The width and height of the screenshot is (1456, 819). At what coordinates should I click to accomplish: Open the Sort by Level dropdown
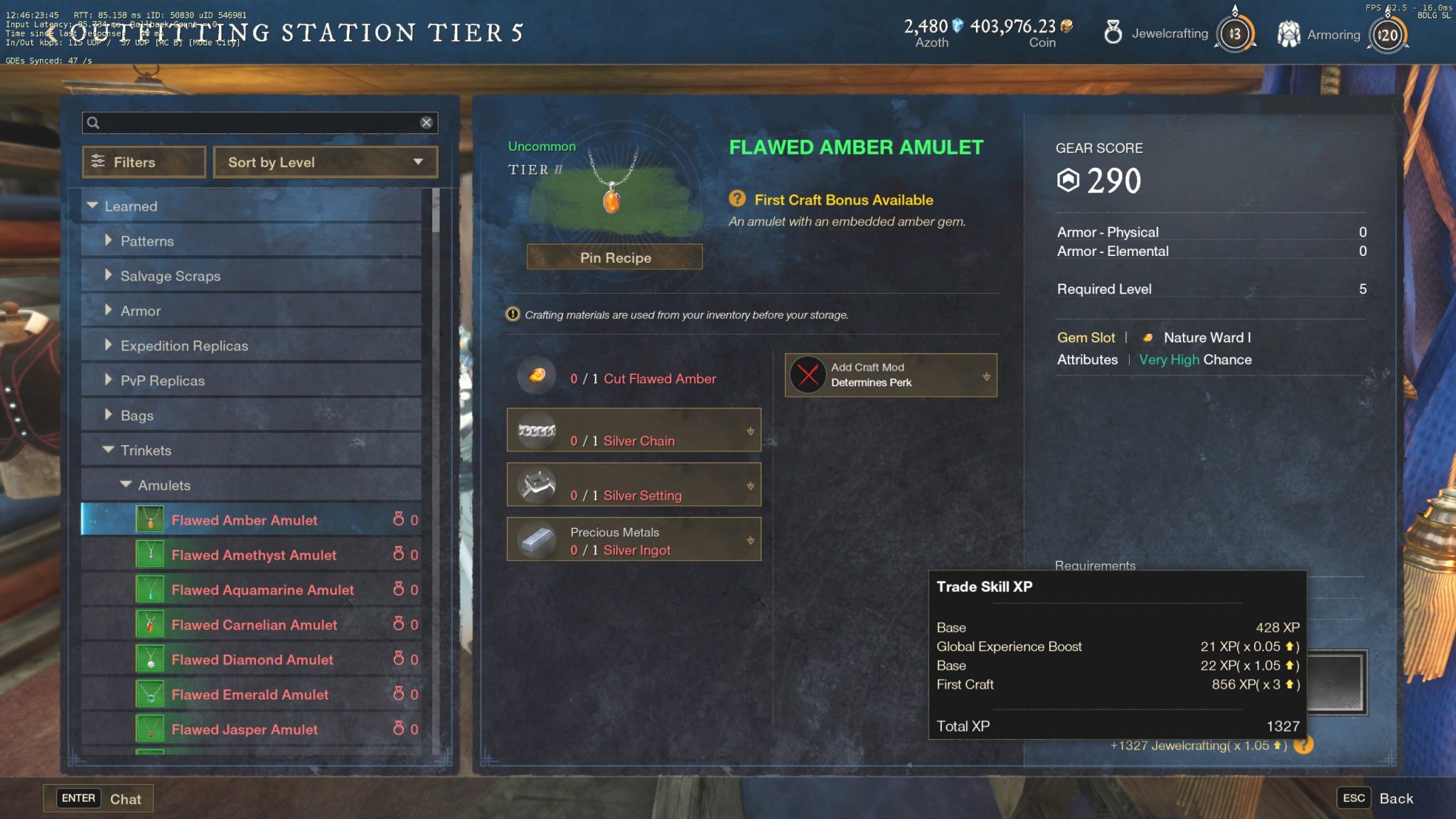pyautogui.click(x=325, y=162)
